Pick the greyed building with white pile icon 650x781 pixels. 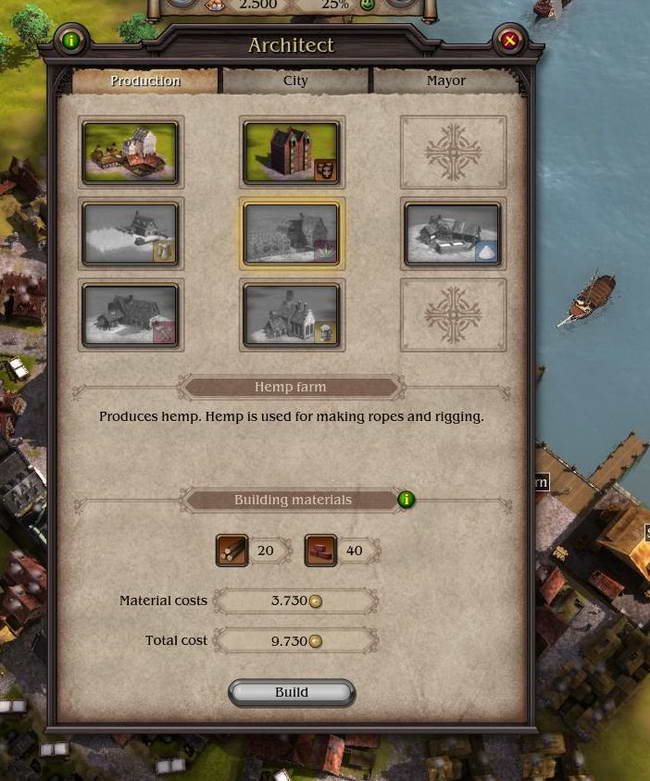453,234
